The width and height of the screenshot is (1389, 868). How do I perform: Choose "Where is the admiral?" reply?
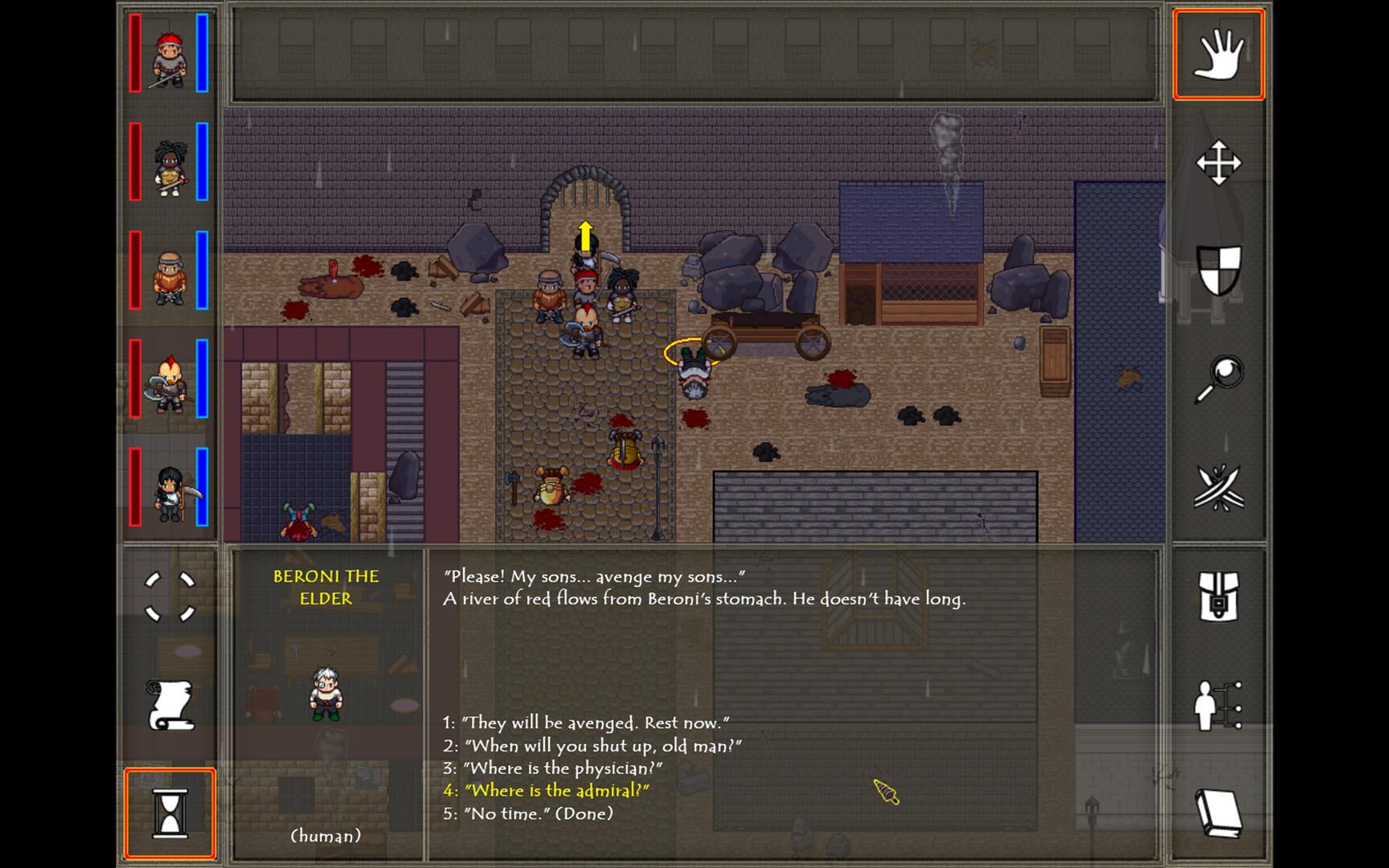point(547,790)
